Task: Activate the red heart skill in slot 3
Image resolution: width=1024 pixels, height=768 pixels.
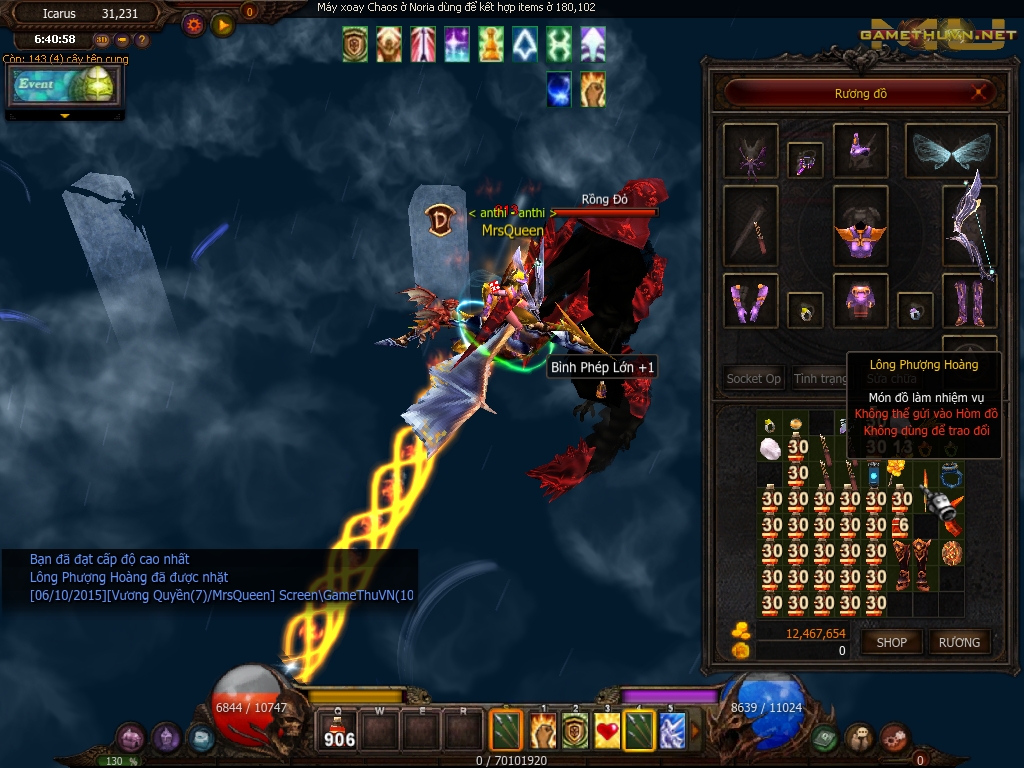Action: (607, 731)
